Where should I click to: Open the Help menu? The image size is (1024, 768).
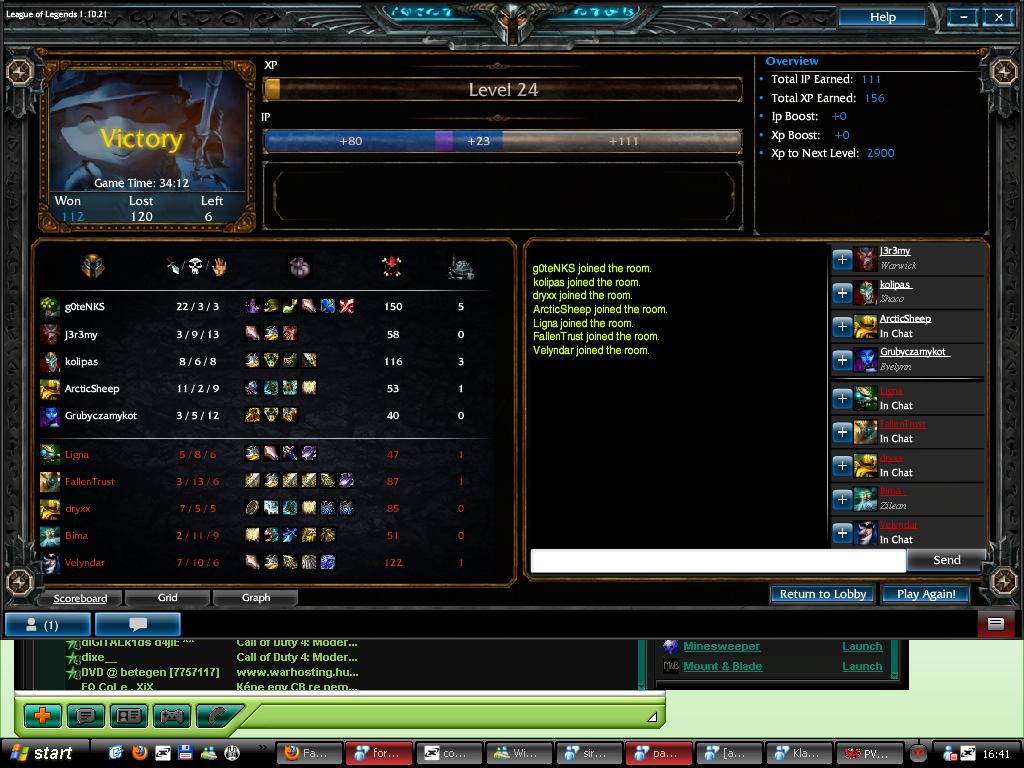pos(882,17)
